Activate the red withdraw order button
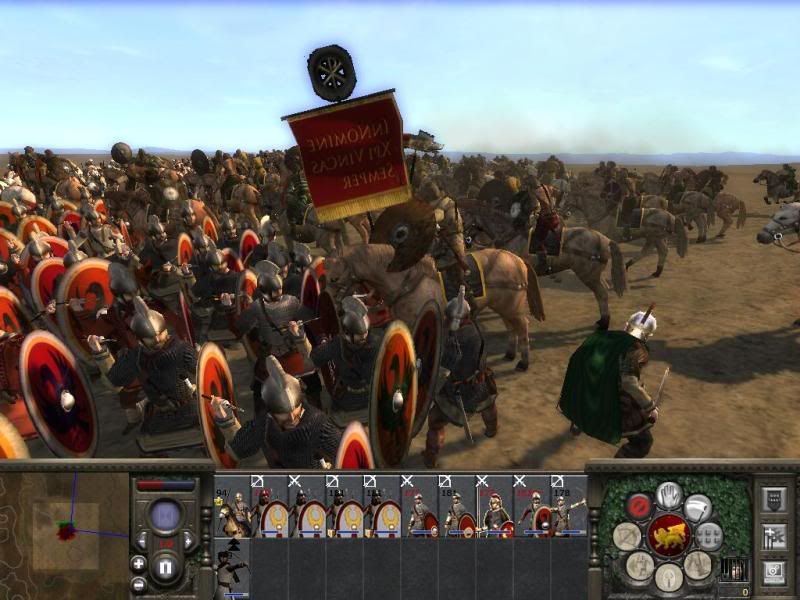Screen dimensions: 800x600 click(x=639, y=506)
